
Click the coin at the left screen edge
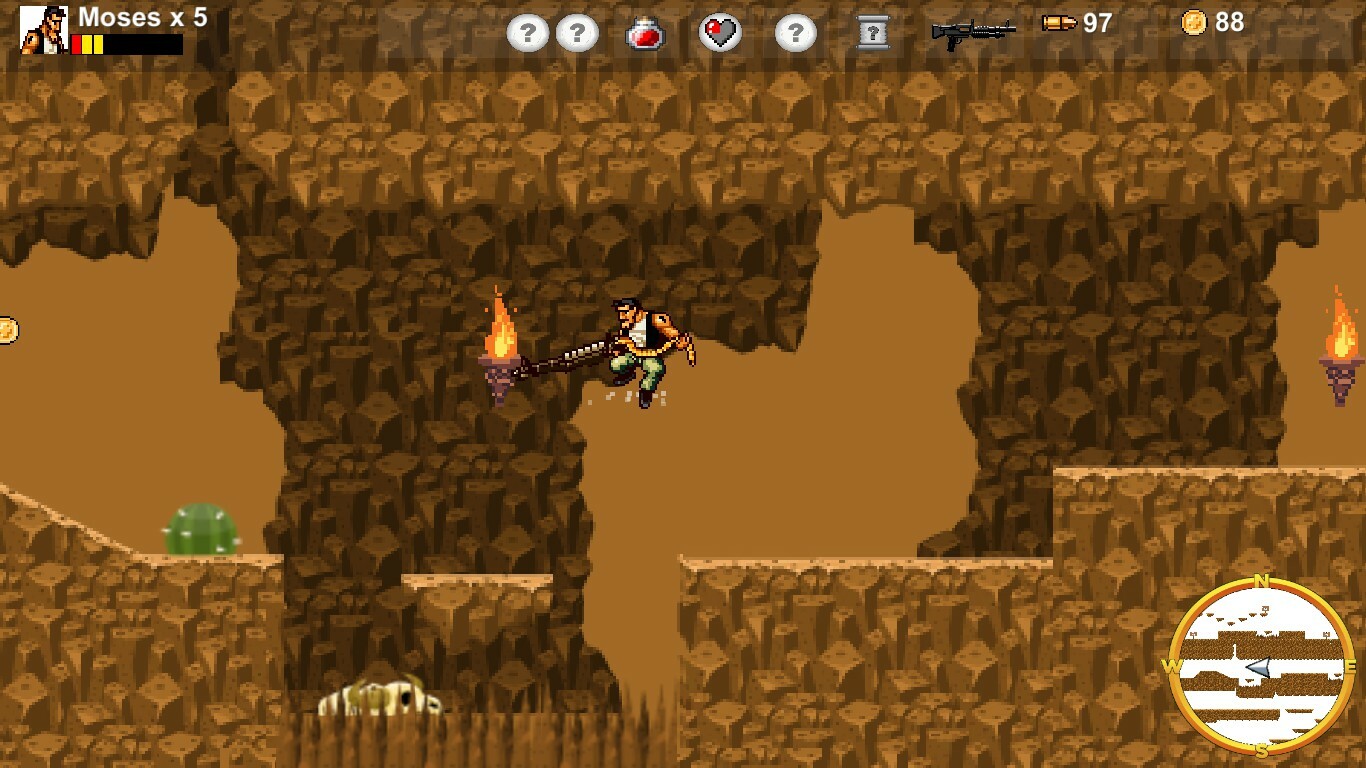tap(6, 328)
